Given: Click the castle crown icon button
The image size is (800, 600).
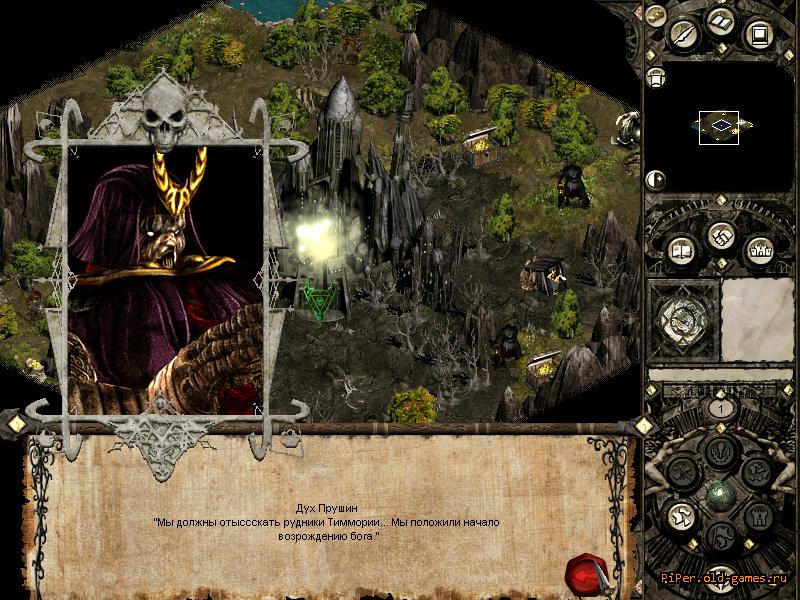Looking at the screenshot, I should click(x=758, y=250).
